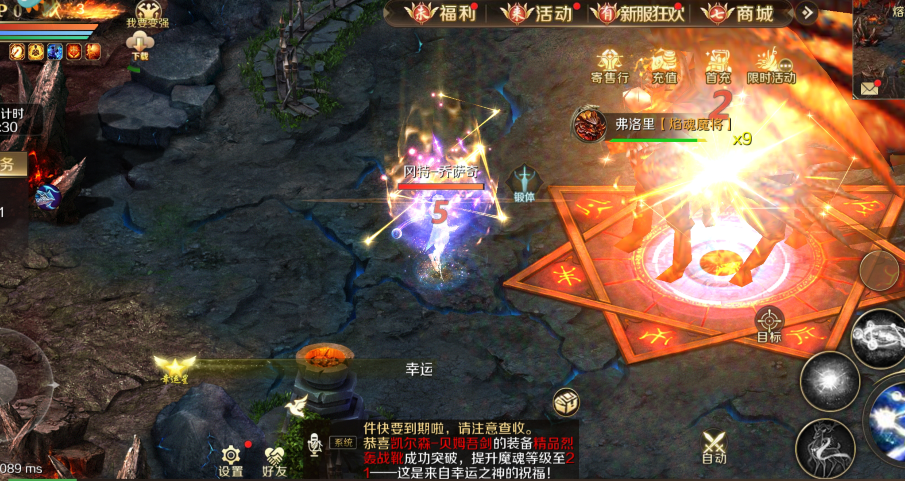
Task: Open the 好友 friends list
Action: click(x=274, y=460)
